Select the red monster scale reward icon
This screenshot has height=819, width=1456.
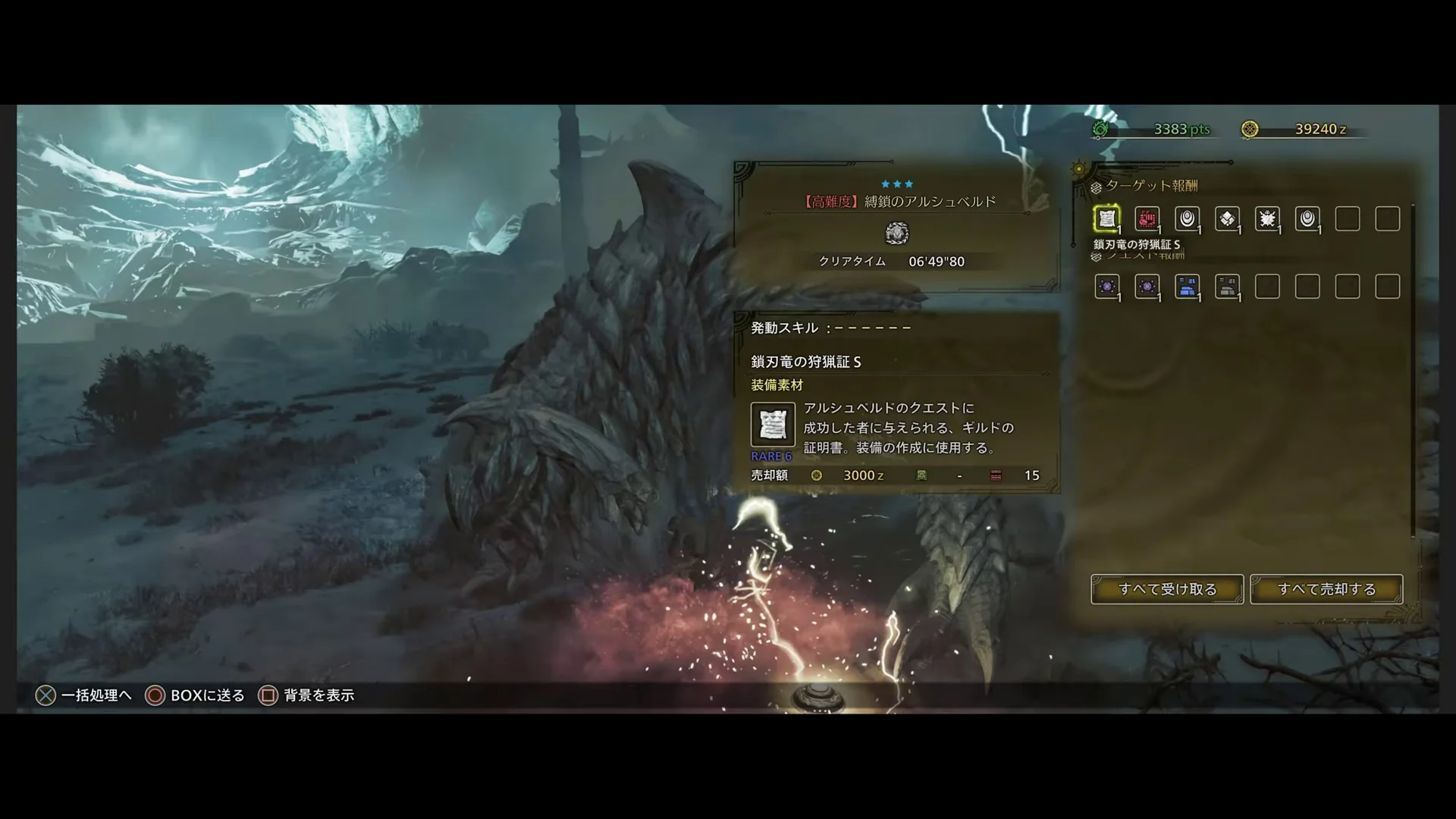[x=1147, y=219]
